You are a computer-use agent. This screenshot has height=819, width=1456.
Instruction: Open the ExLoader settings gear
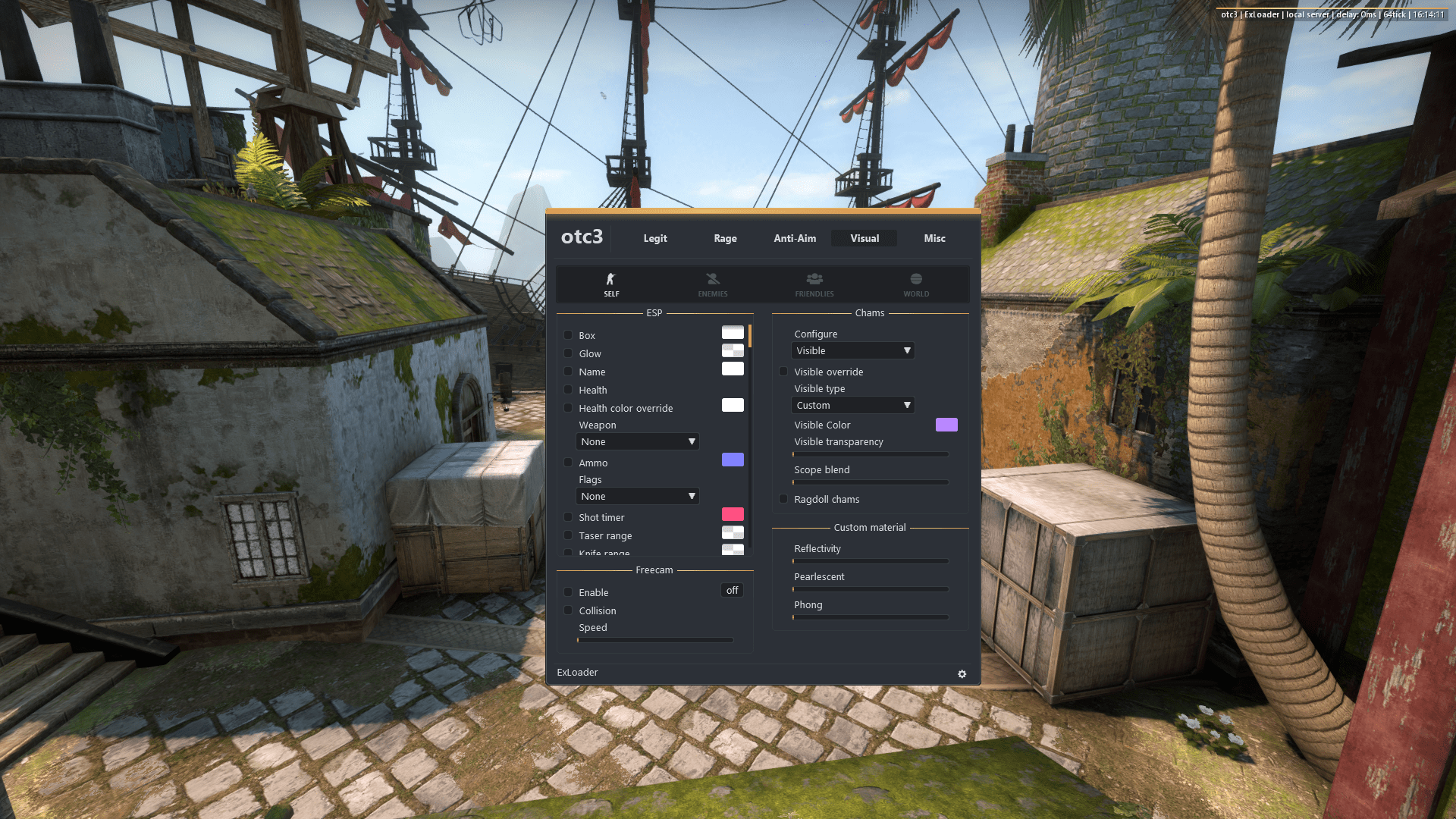(x=962, y=673)
